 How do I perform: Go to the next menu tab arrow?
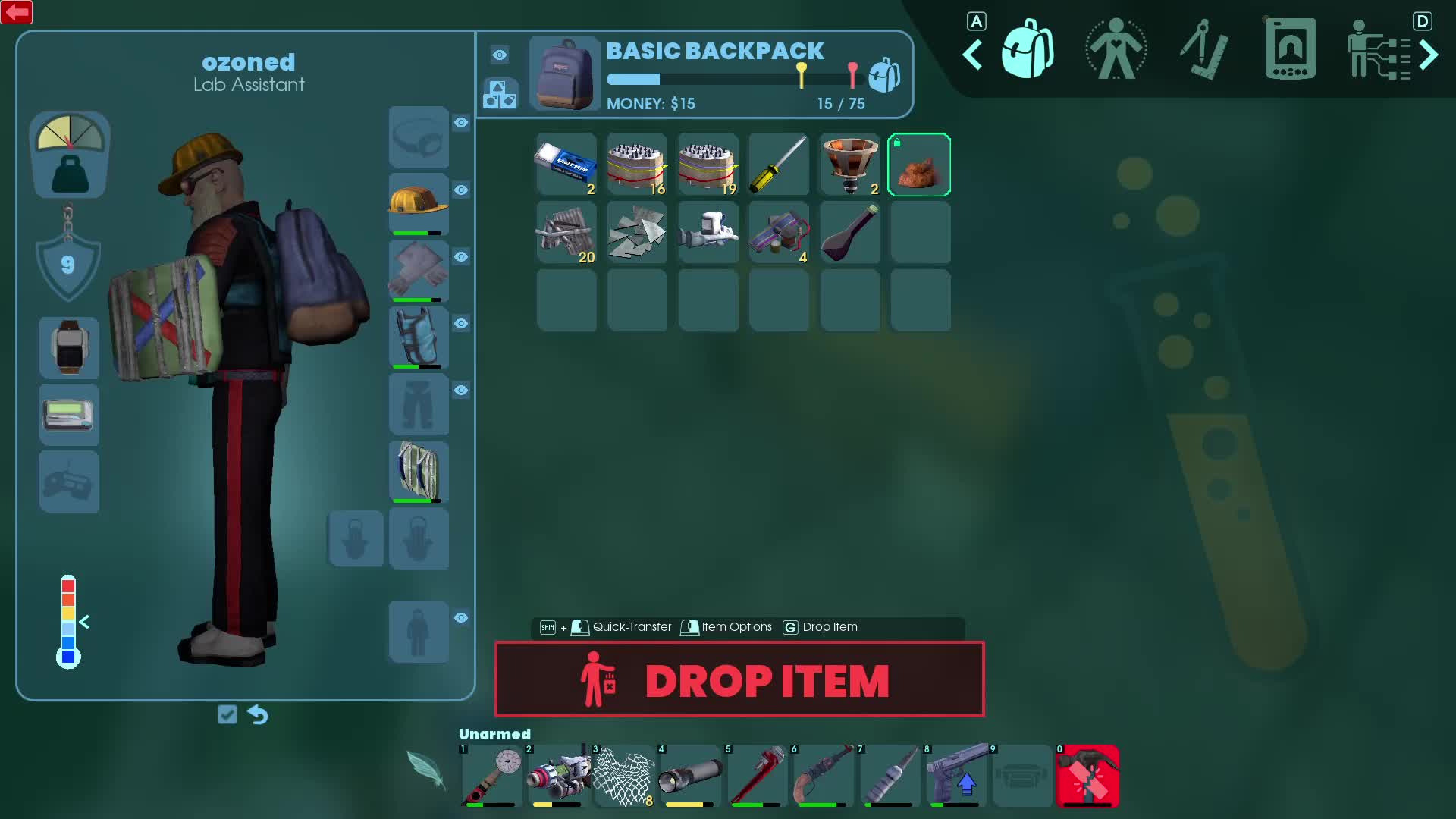click(x=1429, y=55)
